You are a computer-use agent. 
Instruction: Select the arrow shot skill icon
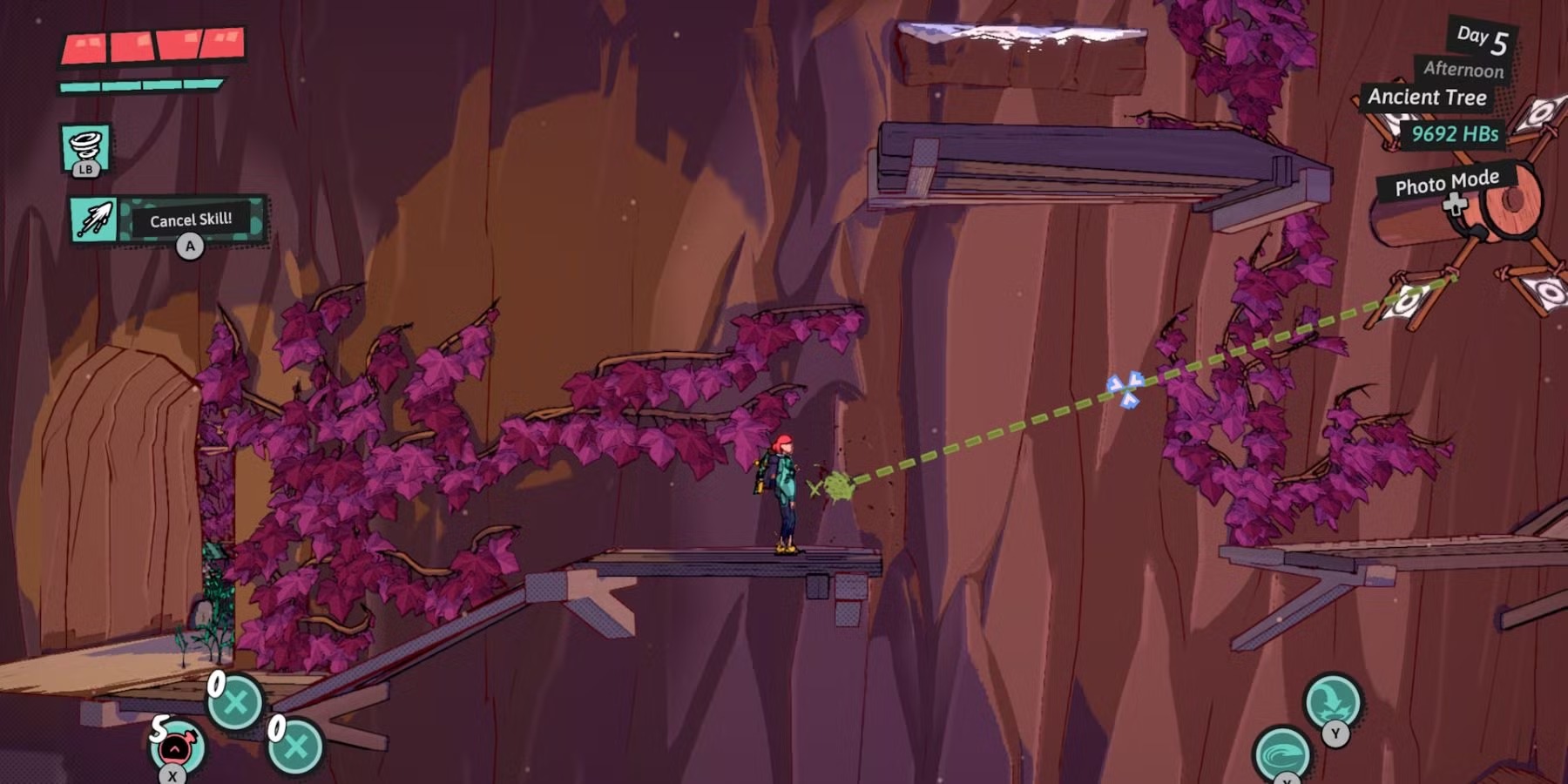coord(94,220)
